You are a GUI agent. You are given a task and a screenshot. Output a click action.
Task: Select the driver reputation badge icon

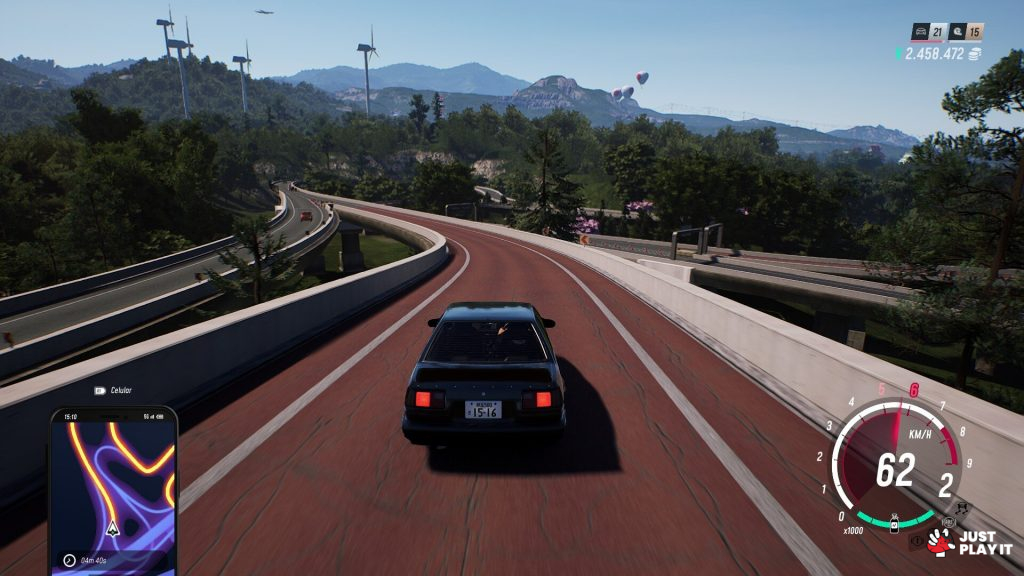point(957,32)
